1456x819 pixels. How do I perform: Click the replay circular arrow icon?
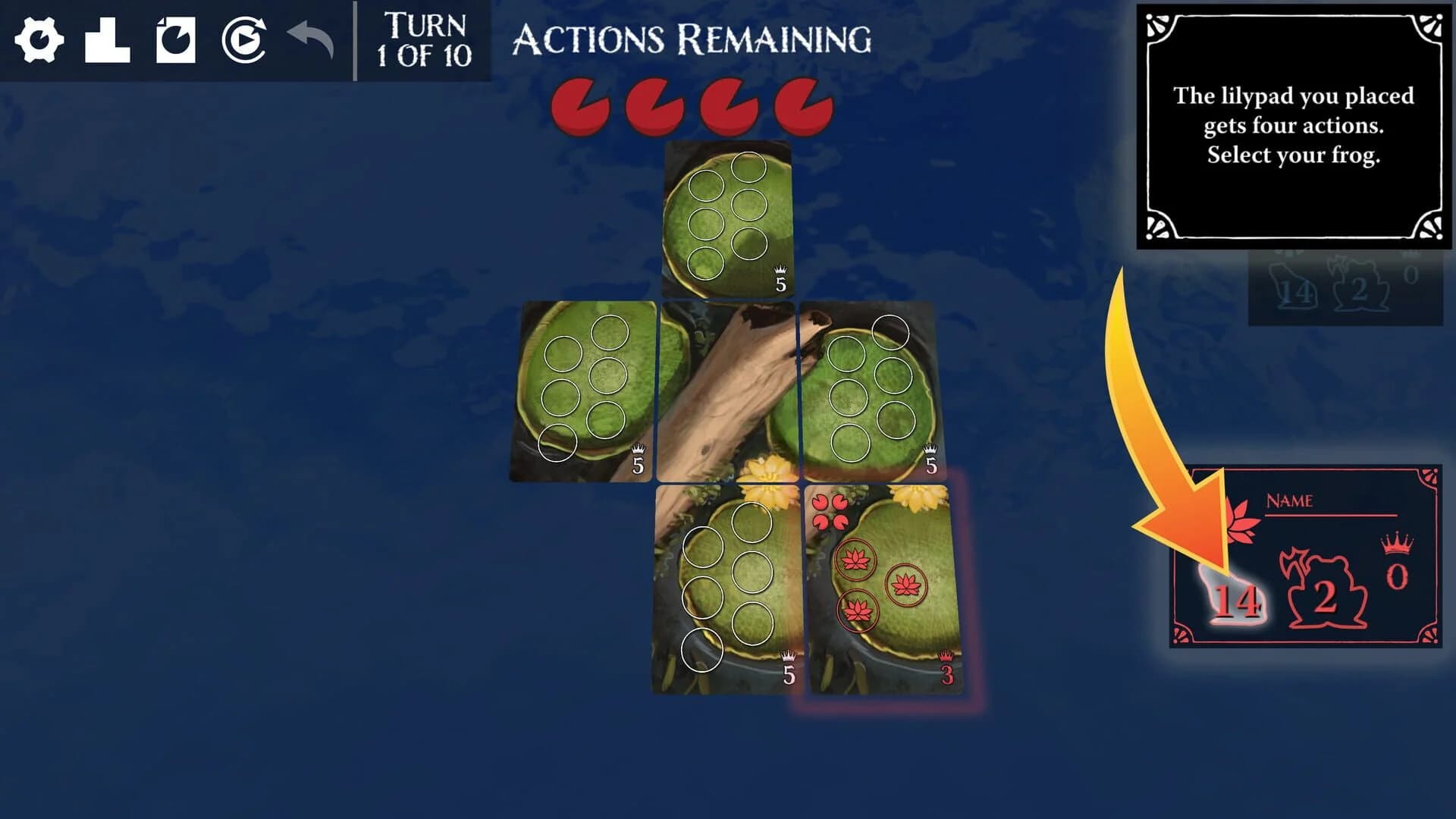tap(244, 39)
